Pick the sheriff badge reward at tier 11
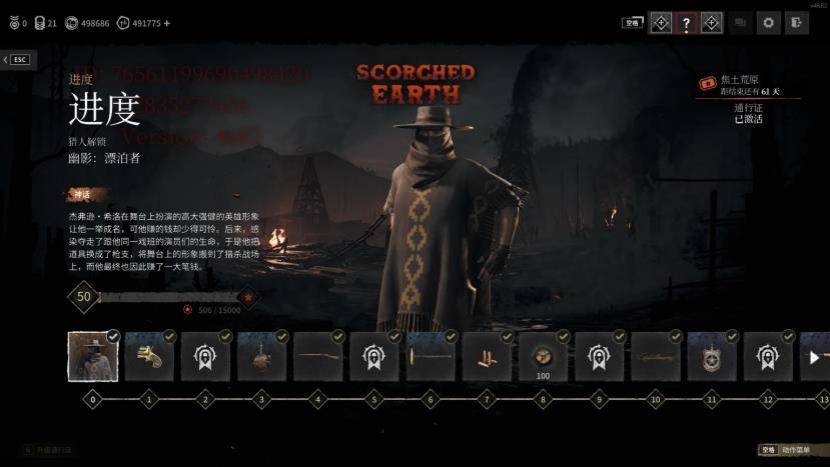Screen dimensions: 830x467 tap(712, 357)
